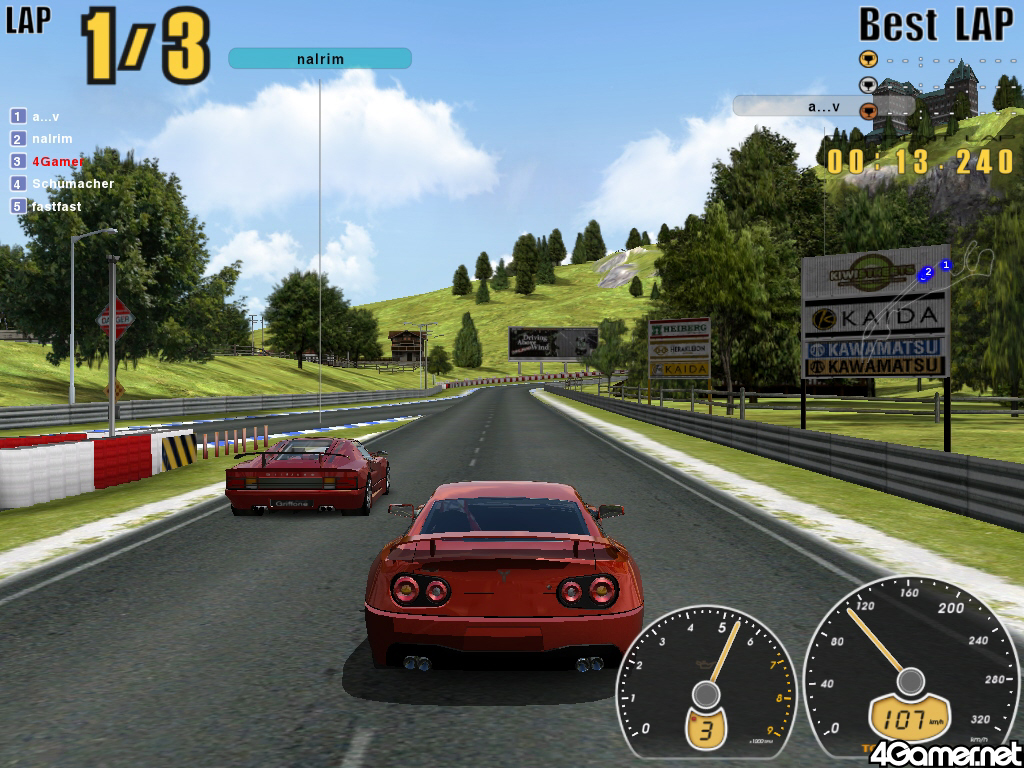Viewport: 1024px width, 768px height.
Task: Select the silver trophy best lap icon
Action: tap(868, 85)
